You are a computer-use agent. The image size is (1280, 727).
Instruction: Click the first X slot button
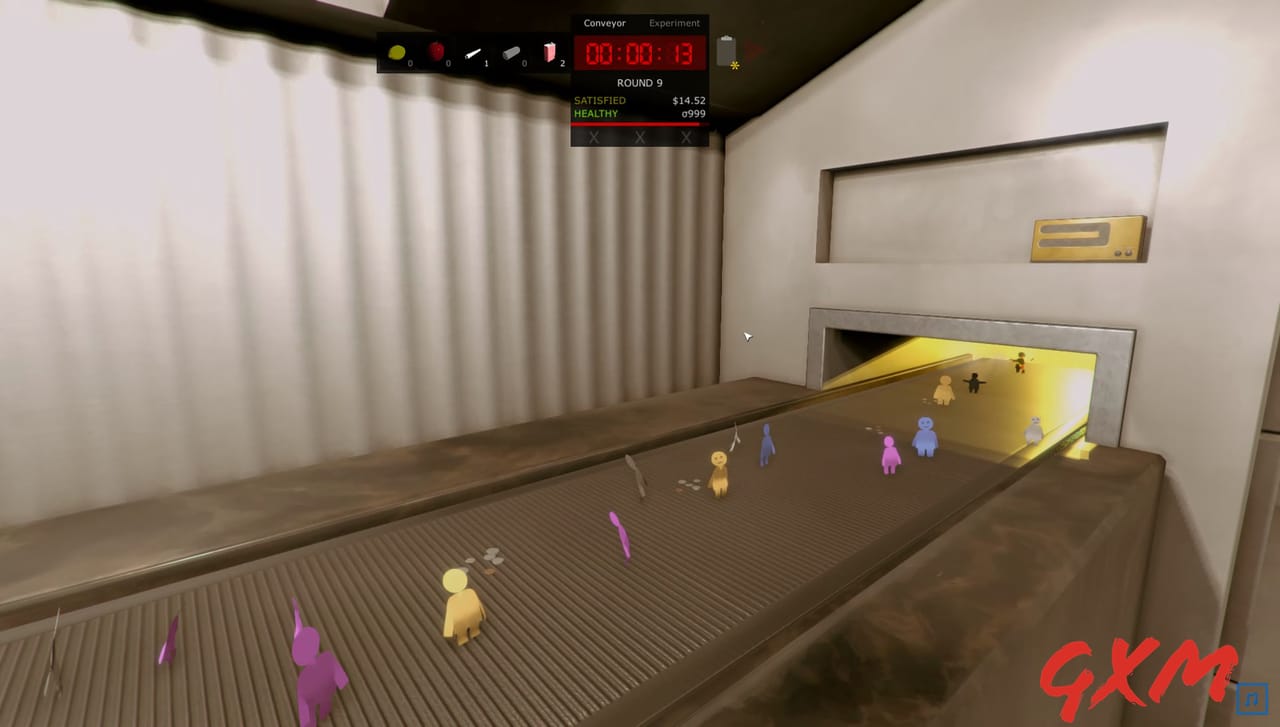(593, 137)
